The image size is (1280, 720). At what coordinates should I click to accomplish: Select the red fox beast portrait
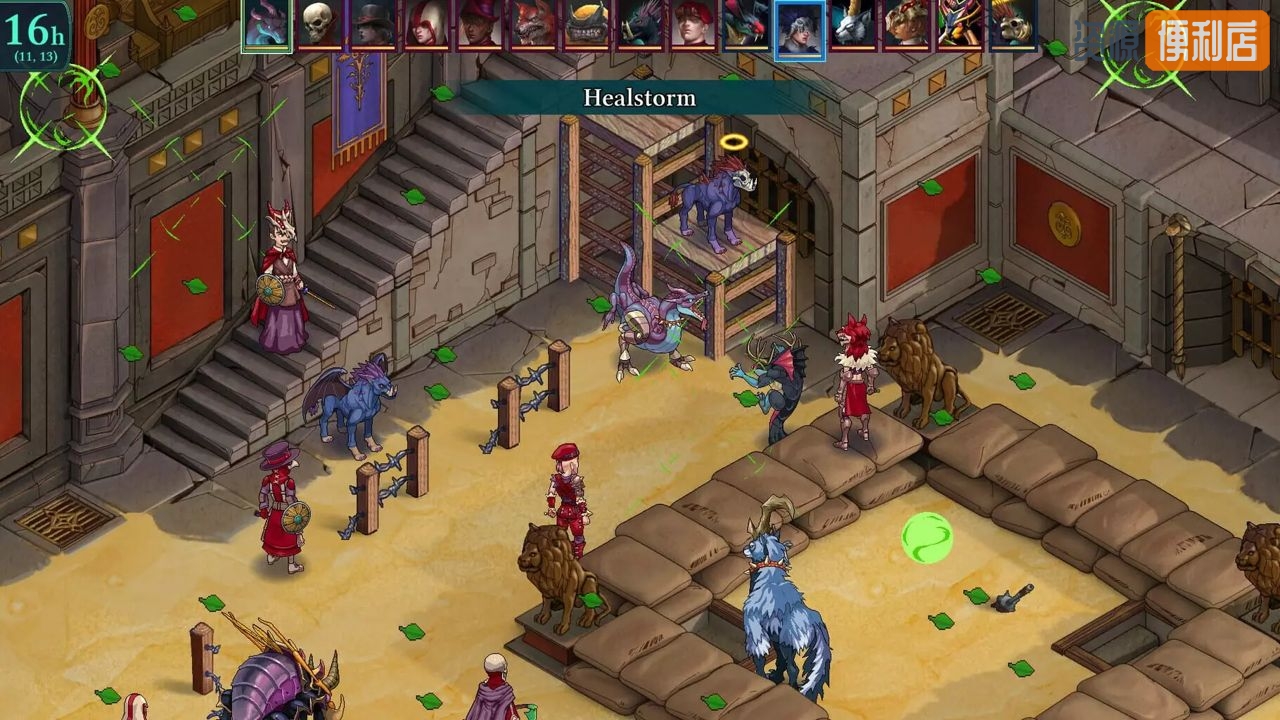point(533,24)
